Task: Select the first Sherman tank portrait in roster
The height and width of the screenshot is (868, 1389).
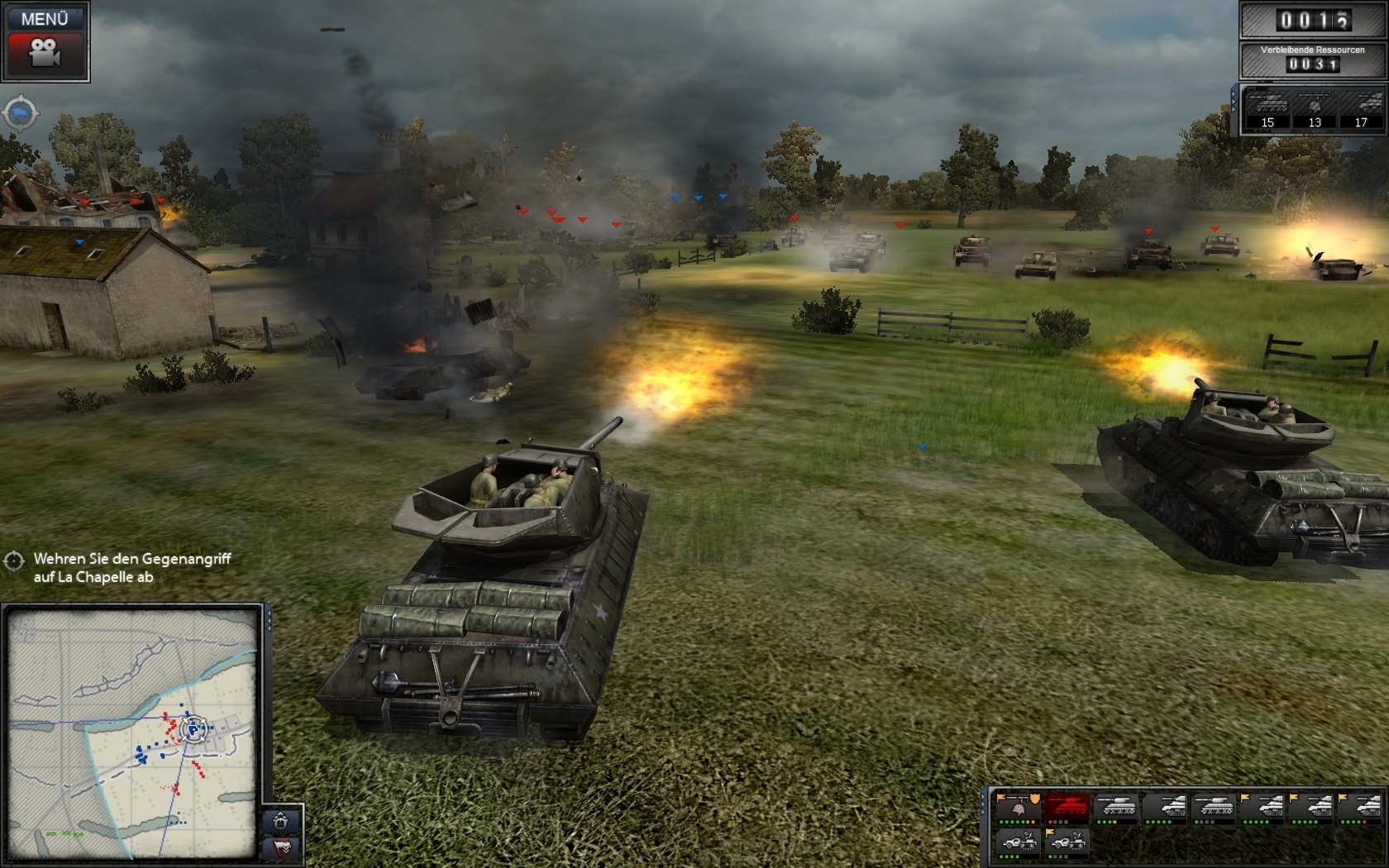Action: coord(1115,806)
